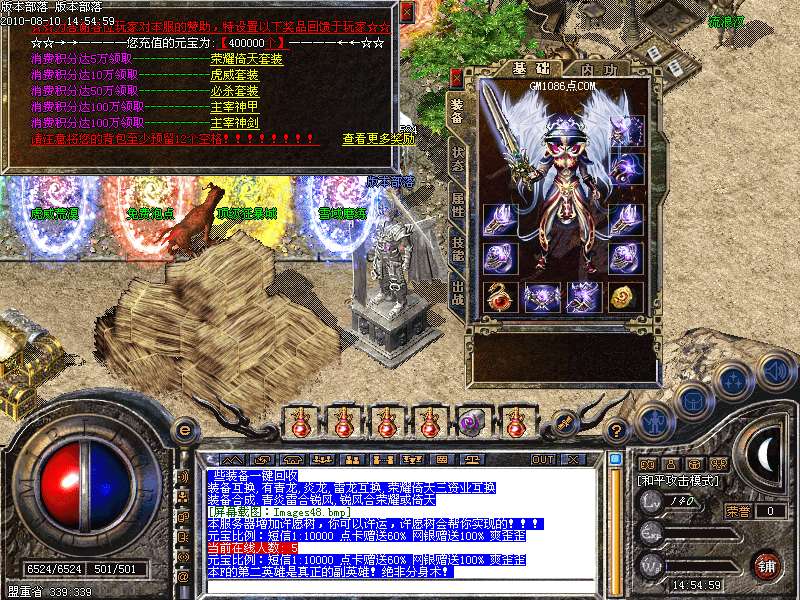
Task: Close the character equipment panel
Action: pyautogui.click(x=457, y=77)
